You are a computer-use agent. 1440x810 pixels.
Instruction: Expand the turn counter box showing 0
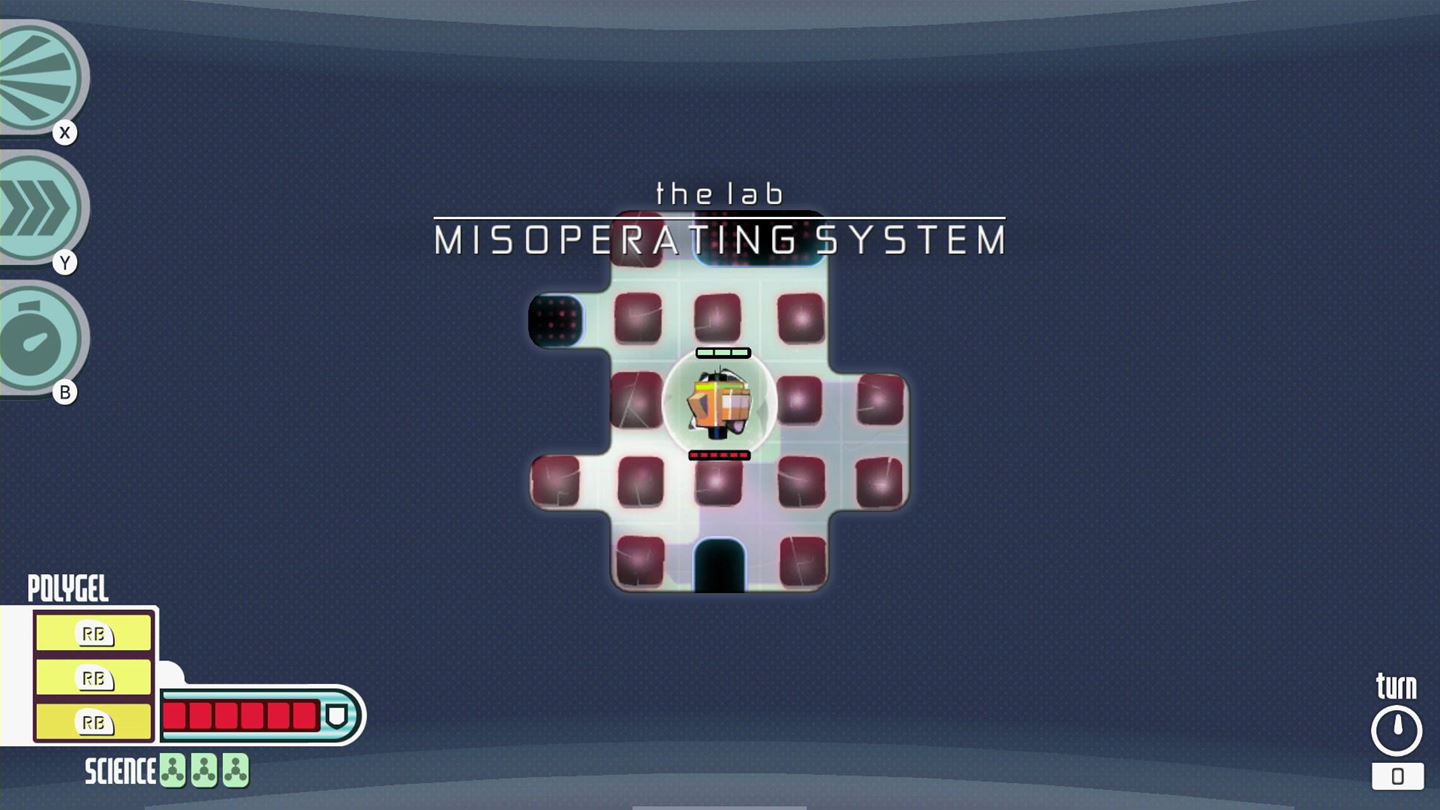(1396, 776)
